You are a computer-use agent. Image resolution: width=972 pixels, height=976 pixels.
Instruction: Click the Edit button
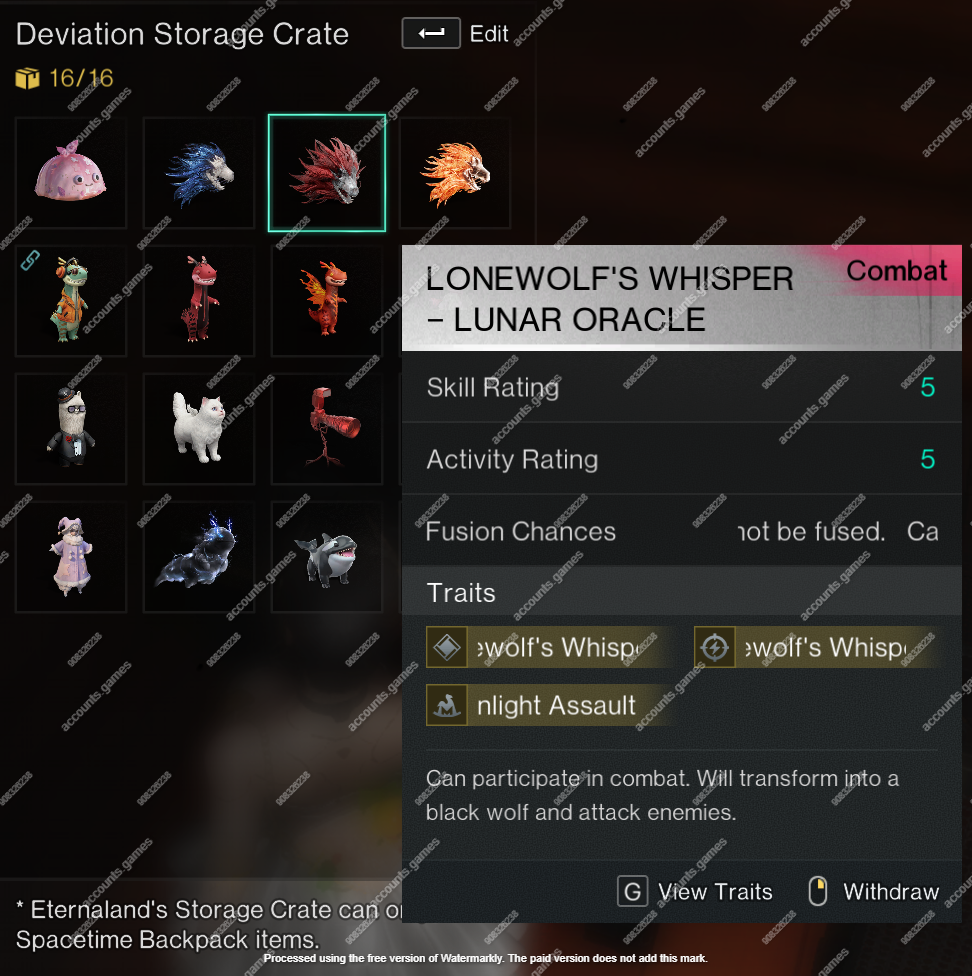pyautogui.click(x=455, y=34)
